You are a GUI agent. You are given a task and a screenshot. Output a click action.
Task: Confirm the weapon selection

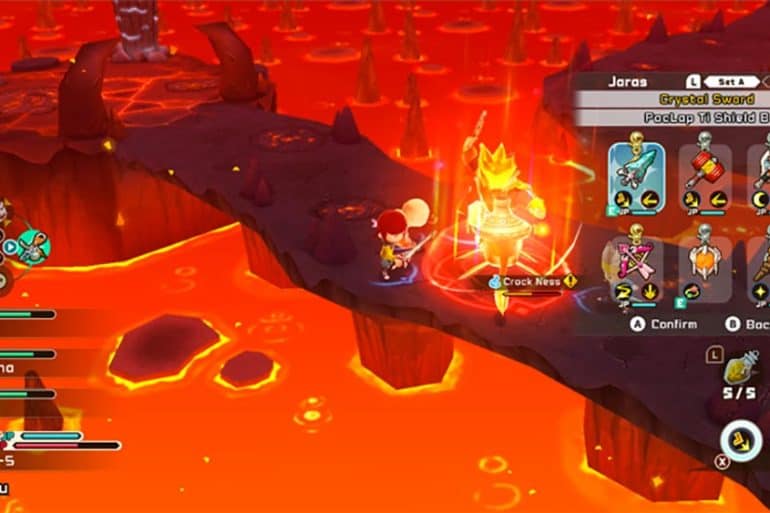(660, 324)
